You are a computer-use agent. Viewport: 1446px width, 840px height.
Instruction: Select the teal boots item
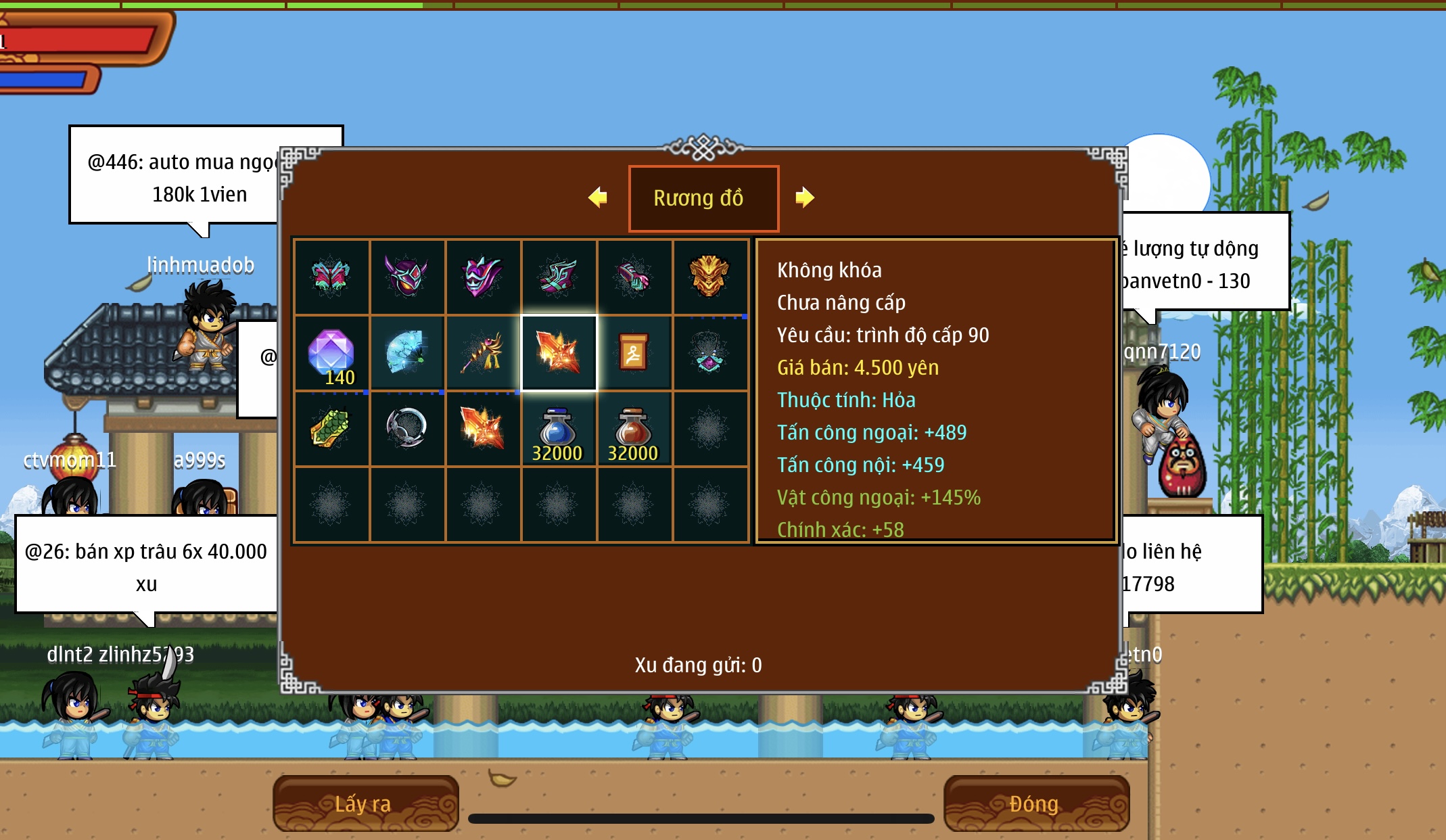click(x=558, y=277)
